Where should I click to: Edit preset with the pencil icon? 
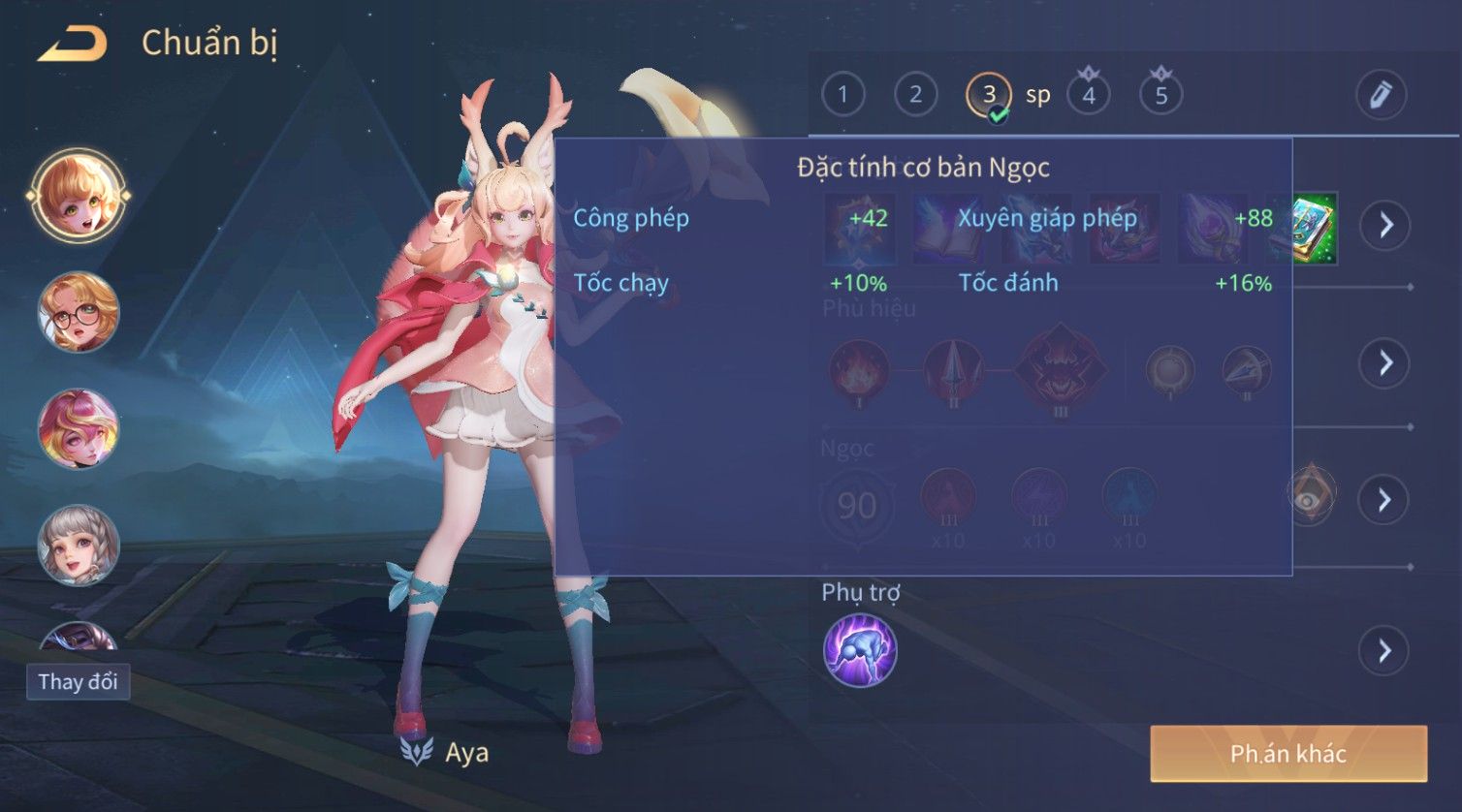tap(1381, 95)
